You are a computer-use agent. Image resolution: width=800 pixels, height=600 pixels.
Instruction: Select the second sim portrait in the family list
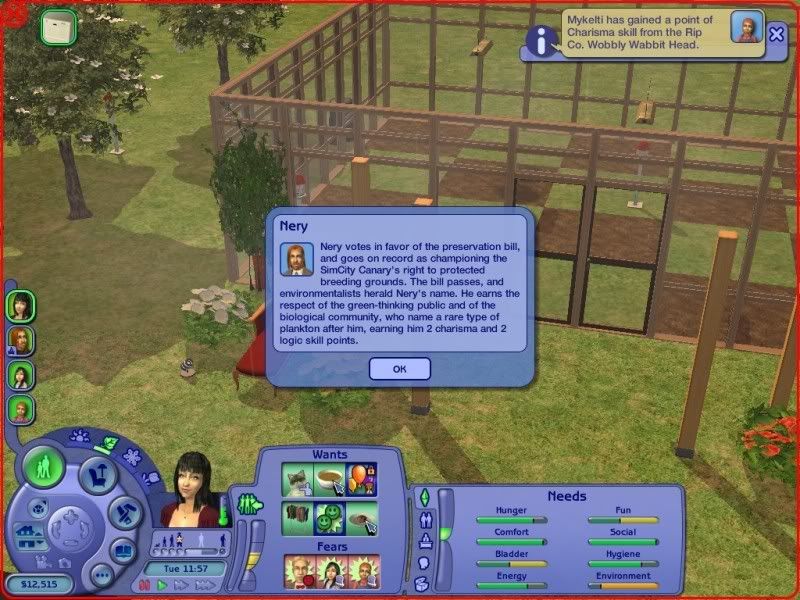(20, 340)
